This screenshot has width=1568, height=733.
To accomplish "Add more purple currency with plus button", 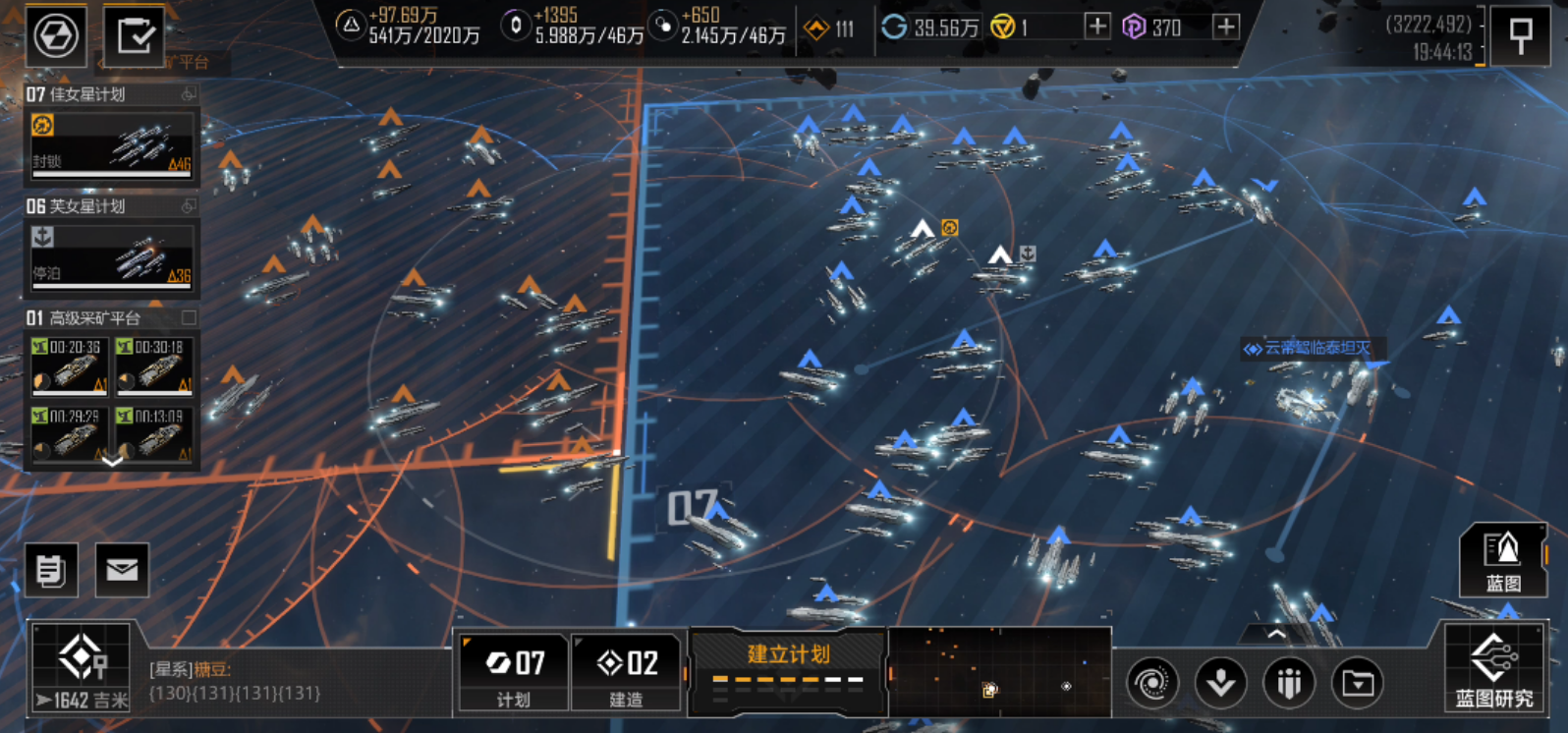I will [x=1225, y=27].
